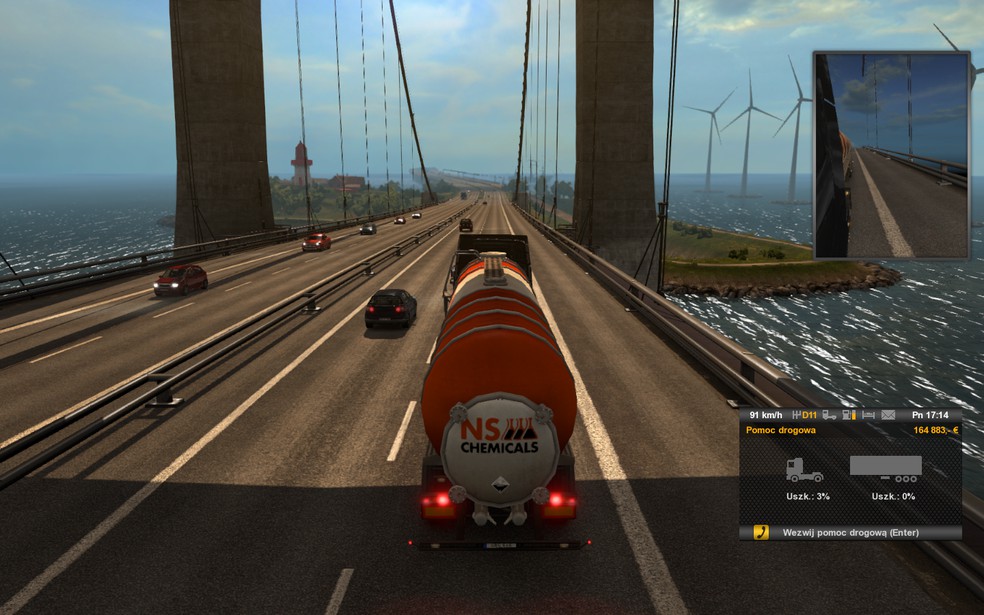Click the bed rest icon on the status bar
This screenshot has height=615, width=984.
tap(868, 415)
